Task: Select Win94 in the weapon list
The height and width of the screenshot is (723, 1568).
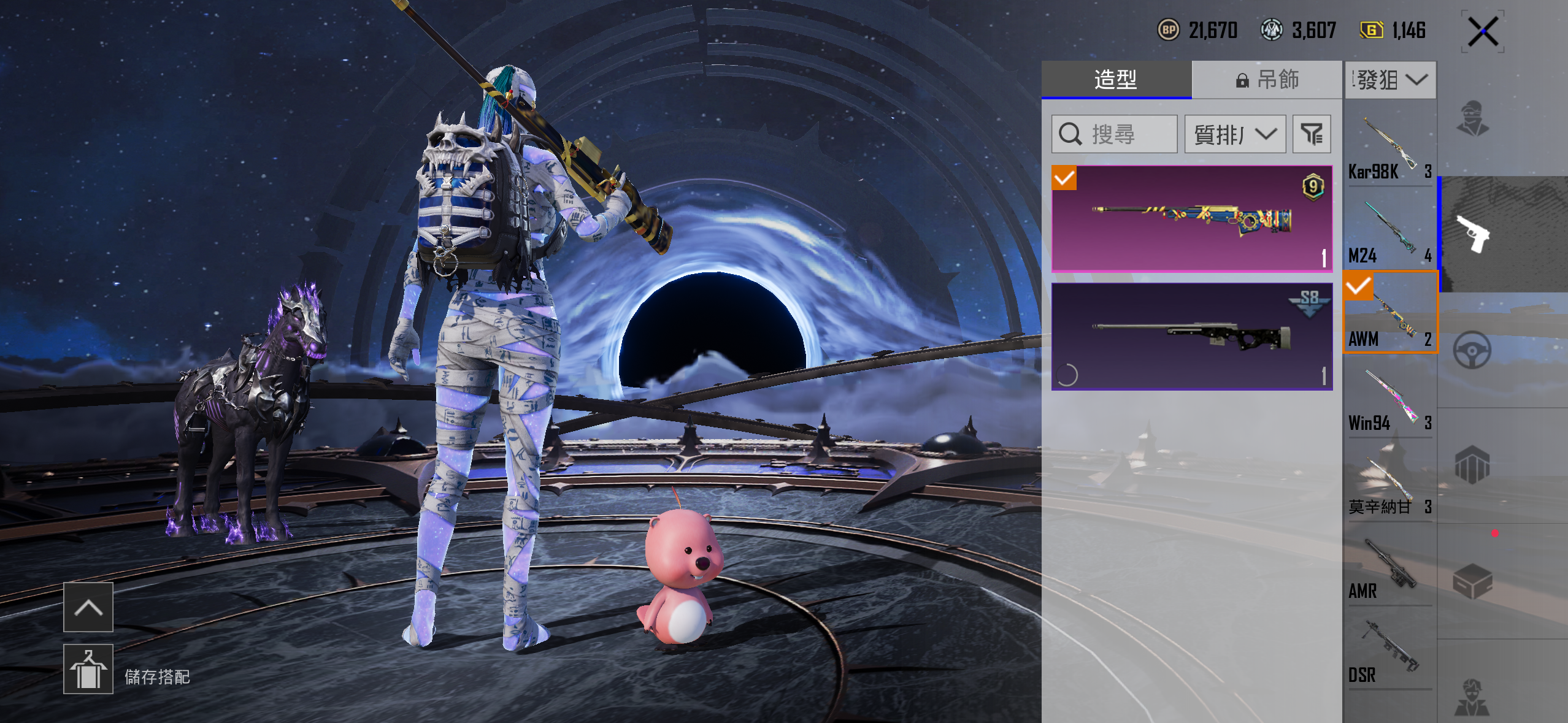Action: pos(1389,399)
